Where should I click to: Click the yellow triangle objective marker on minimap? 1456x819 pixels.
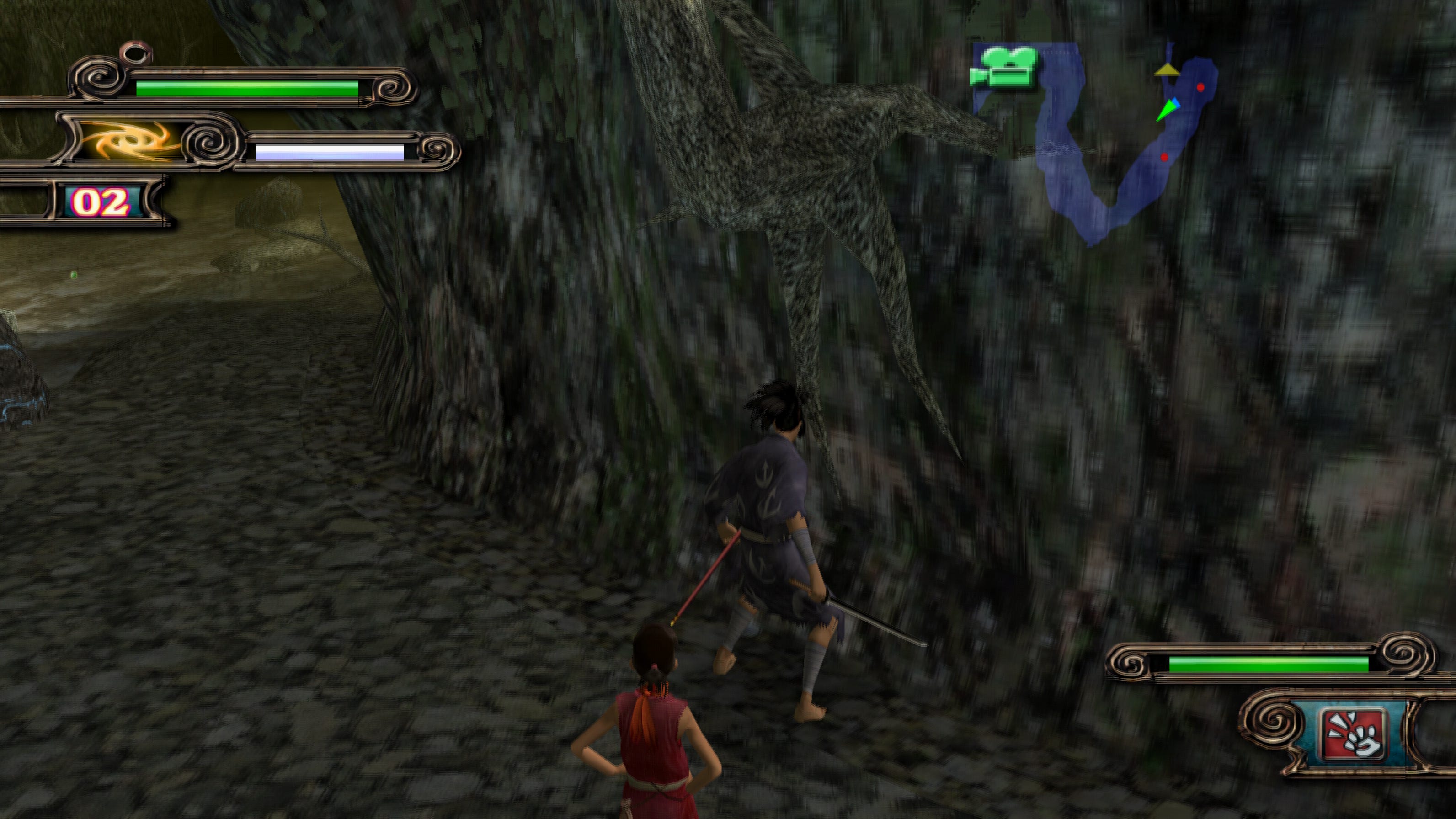(1168, 70)
